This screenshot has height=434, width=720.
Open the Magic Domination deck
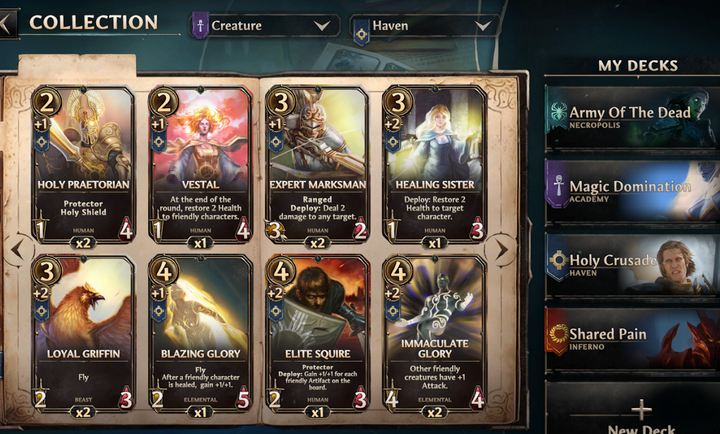click(x=632, y=191)
